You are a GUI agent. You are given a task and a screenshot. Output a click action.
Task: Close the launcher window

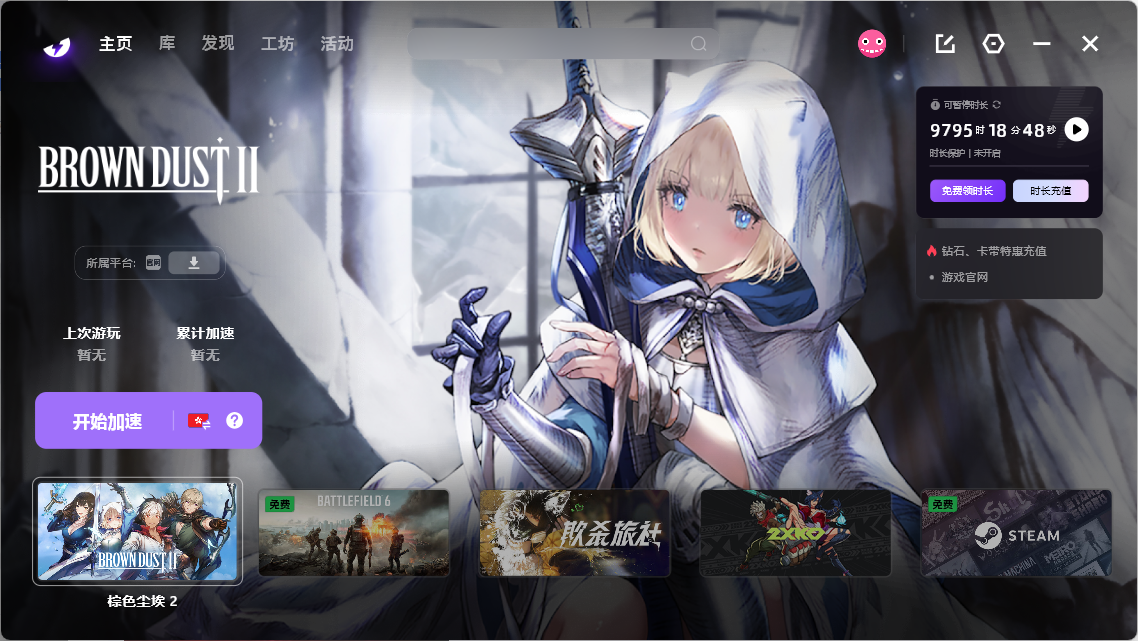pos(1090,44)
